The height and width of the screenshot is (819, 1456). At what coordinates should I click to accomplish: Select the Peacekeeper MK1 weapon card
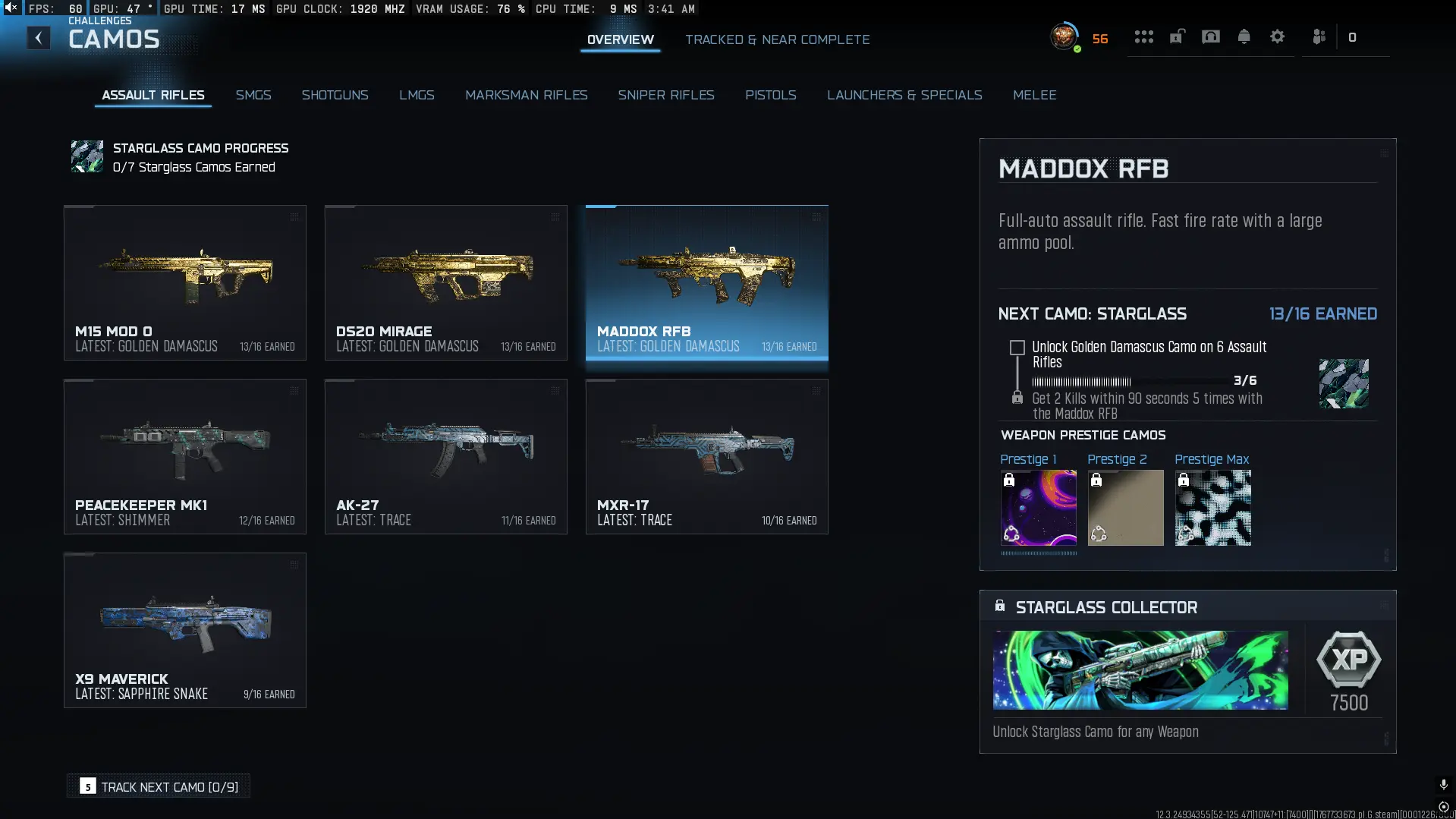click(184, 456)
